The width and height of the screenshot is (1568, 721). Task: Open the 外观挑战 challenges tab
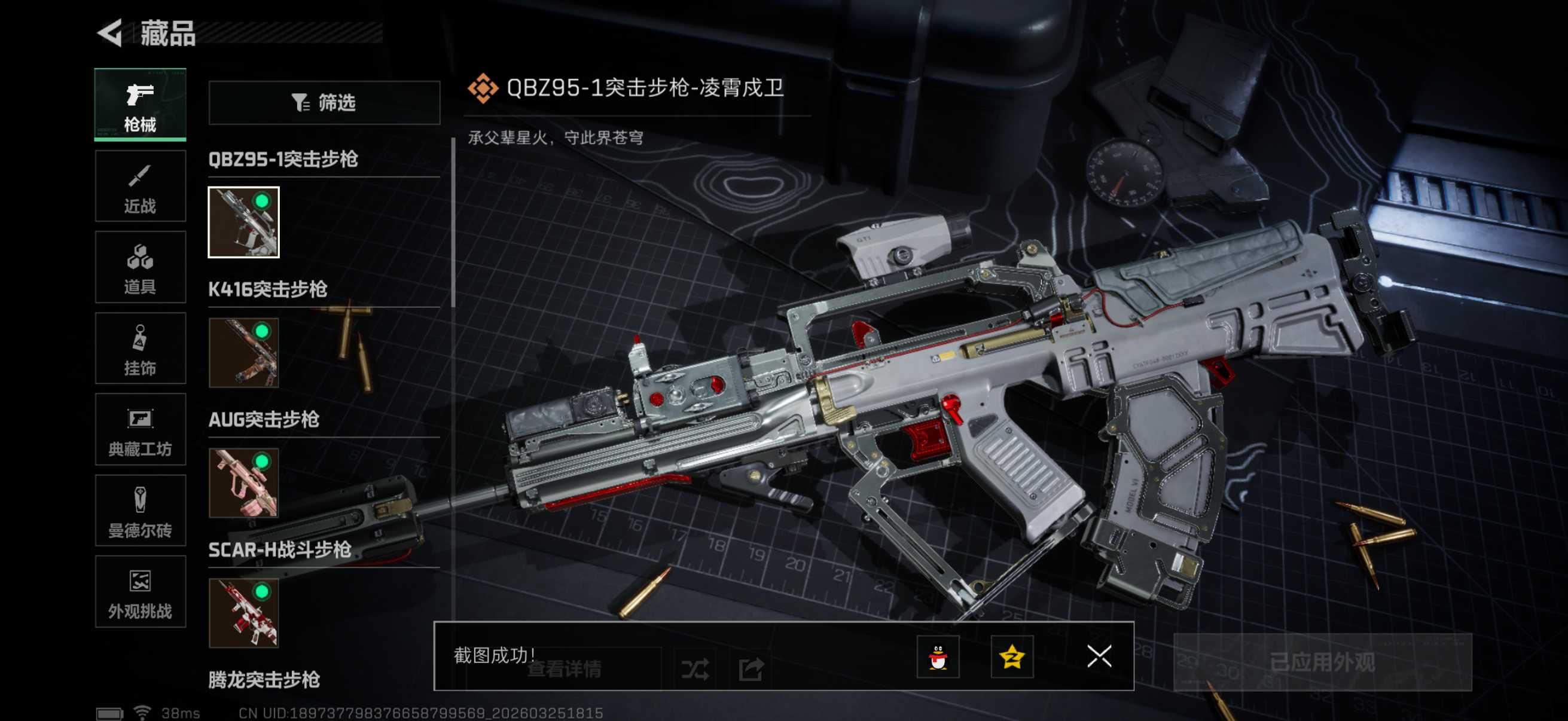pos(140,591)
